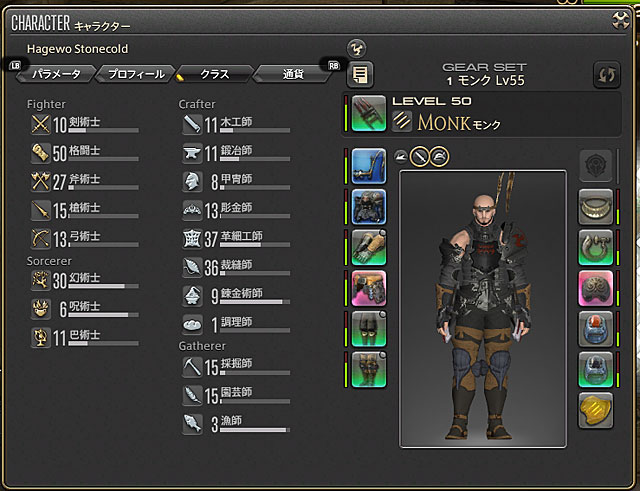Close the Character window

(619, 20)
